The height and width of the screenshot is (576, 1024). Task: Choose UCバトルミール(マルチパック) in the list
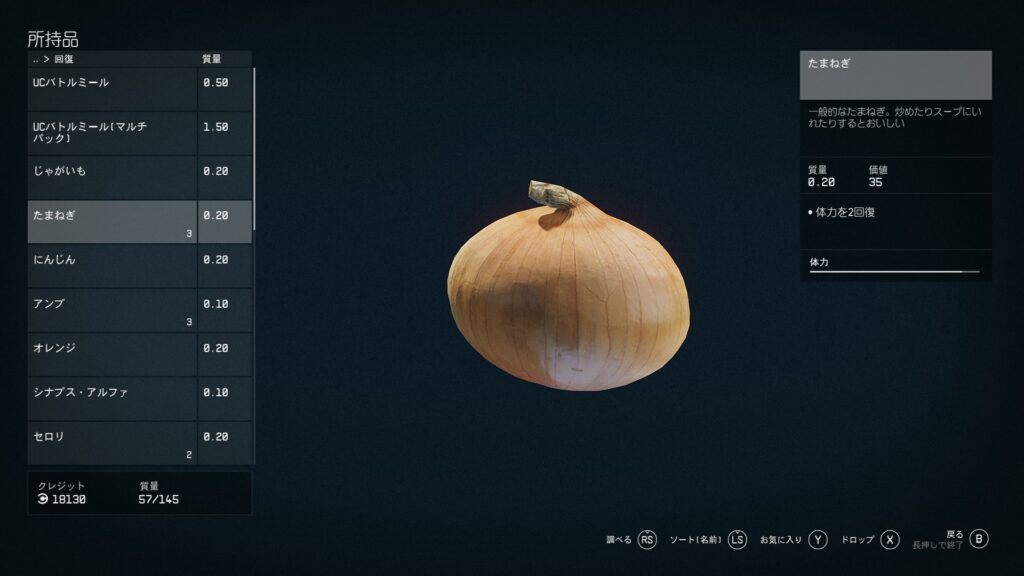(112, 133)
